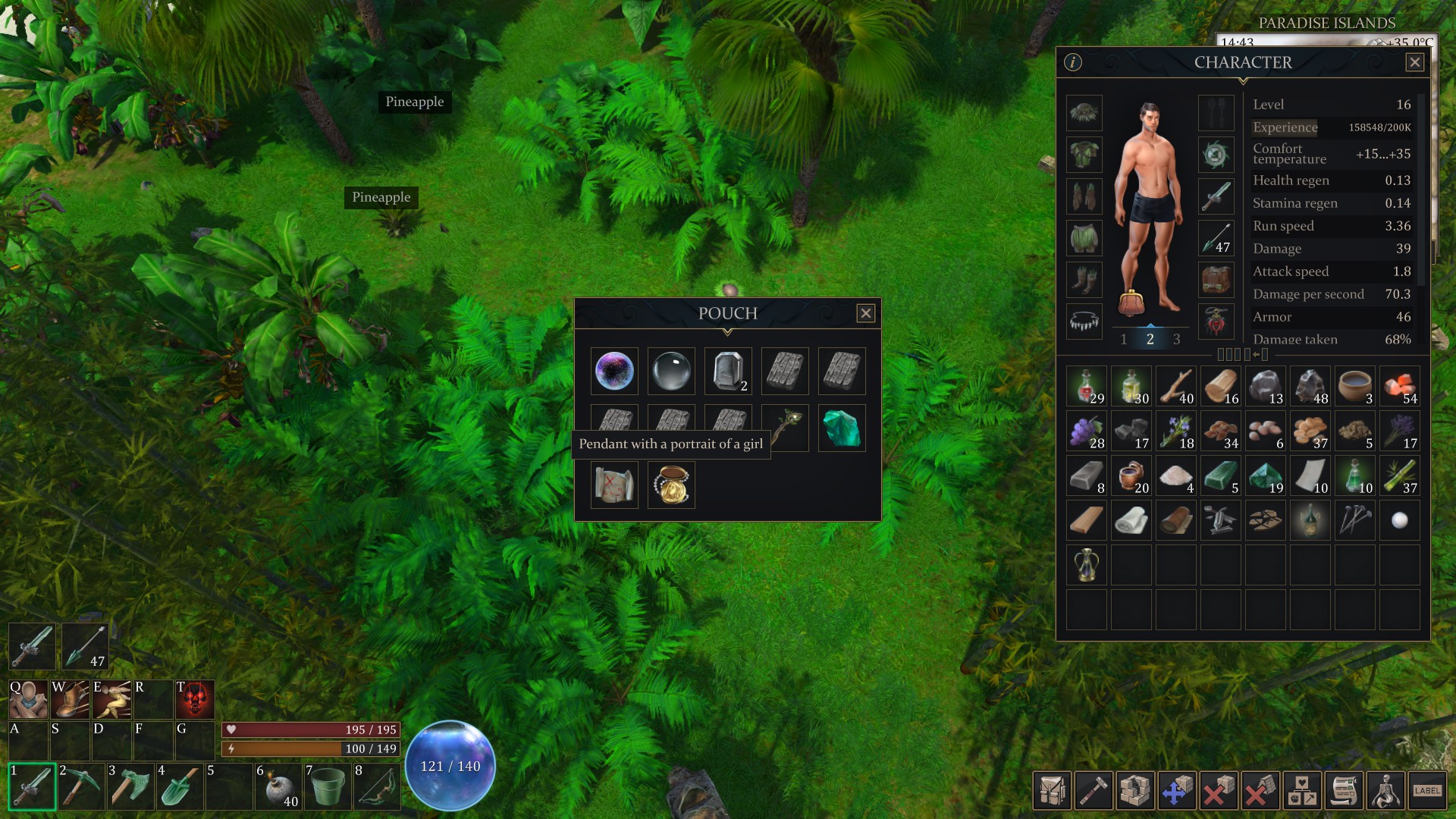Open the backpack inventory button
The image size is (1456, 819).
[x=1052, y=791]
